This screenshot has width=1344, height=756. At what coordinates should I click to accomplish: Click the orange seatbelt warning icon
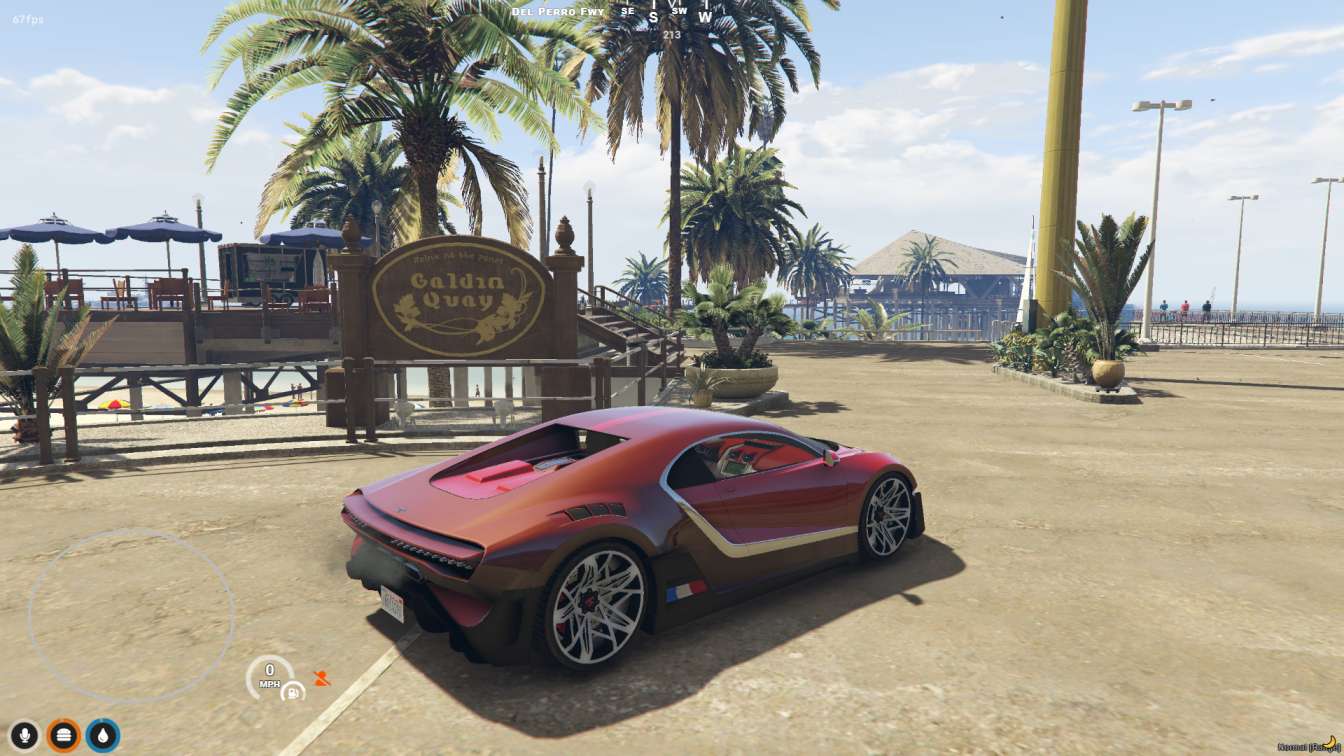pyautogui.click(x=321, y=678)
